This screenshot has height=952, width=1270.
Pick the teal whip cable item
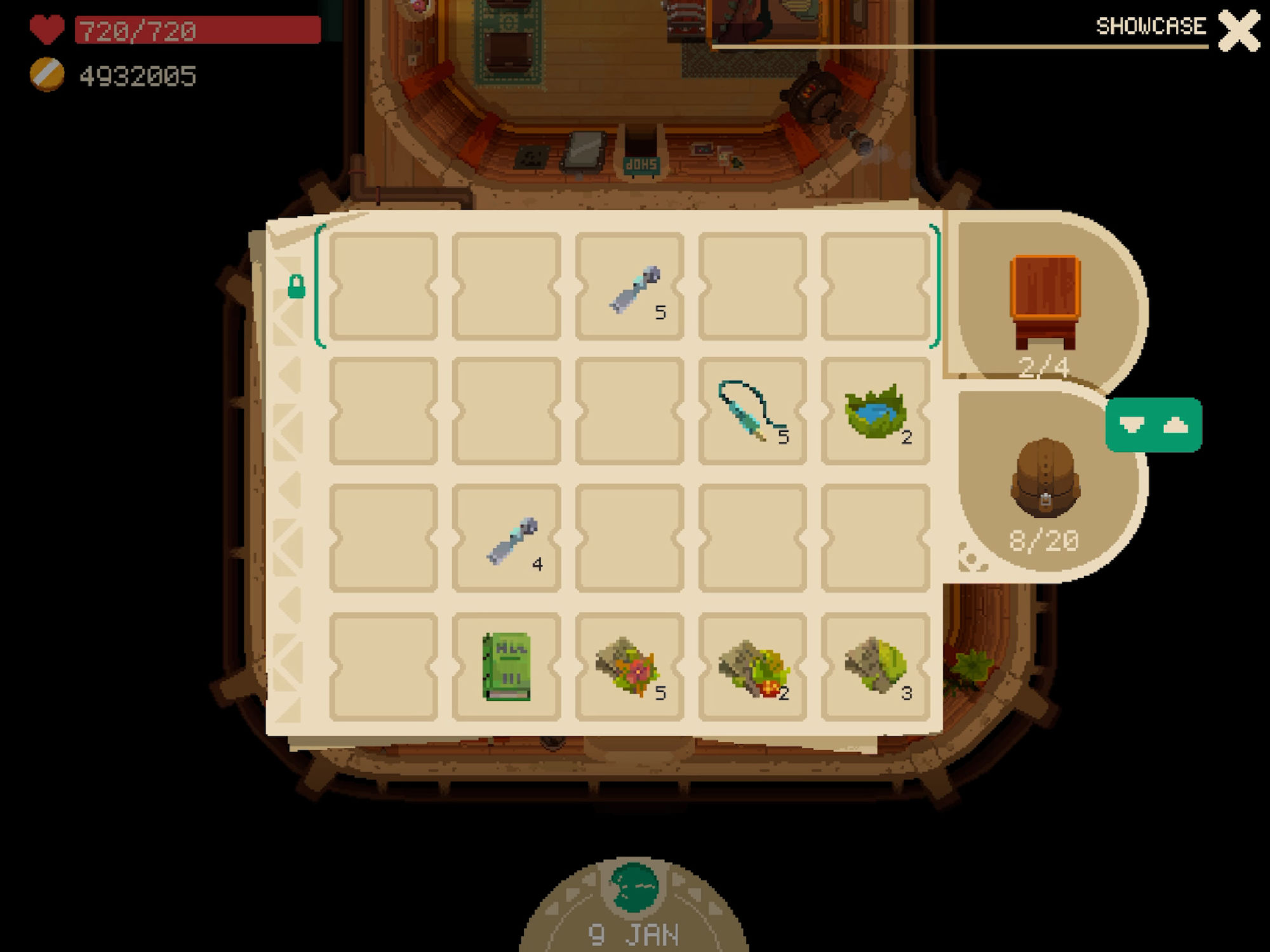(x=752, y=411)
